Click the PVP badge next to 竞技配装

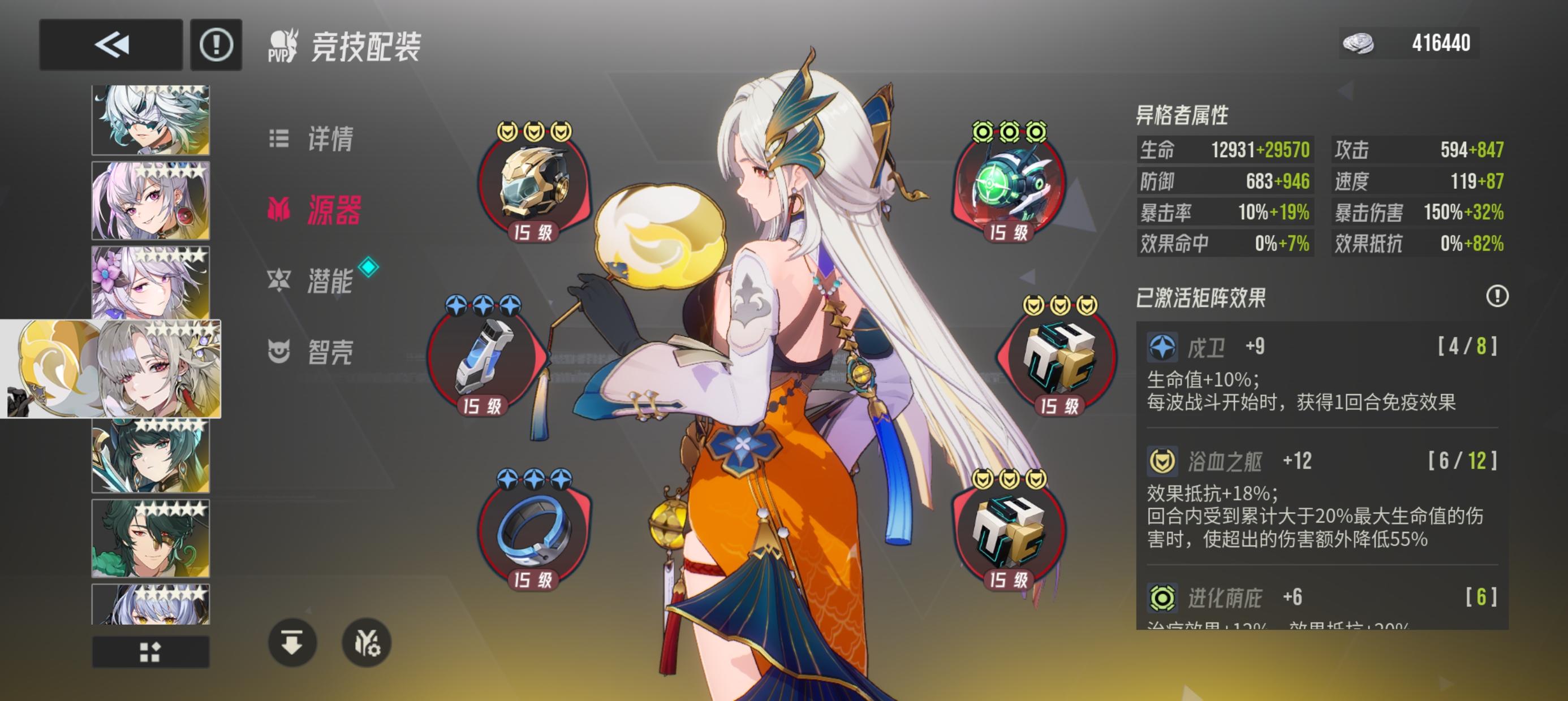tap(283, 45)
